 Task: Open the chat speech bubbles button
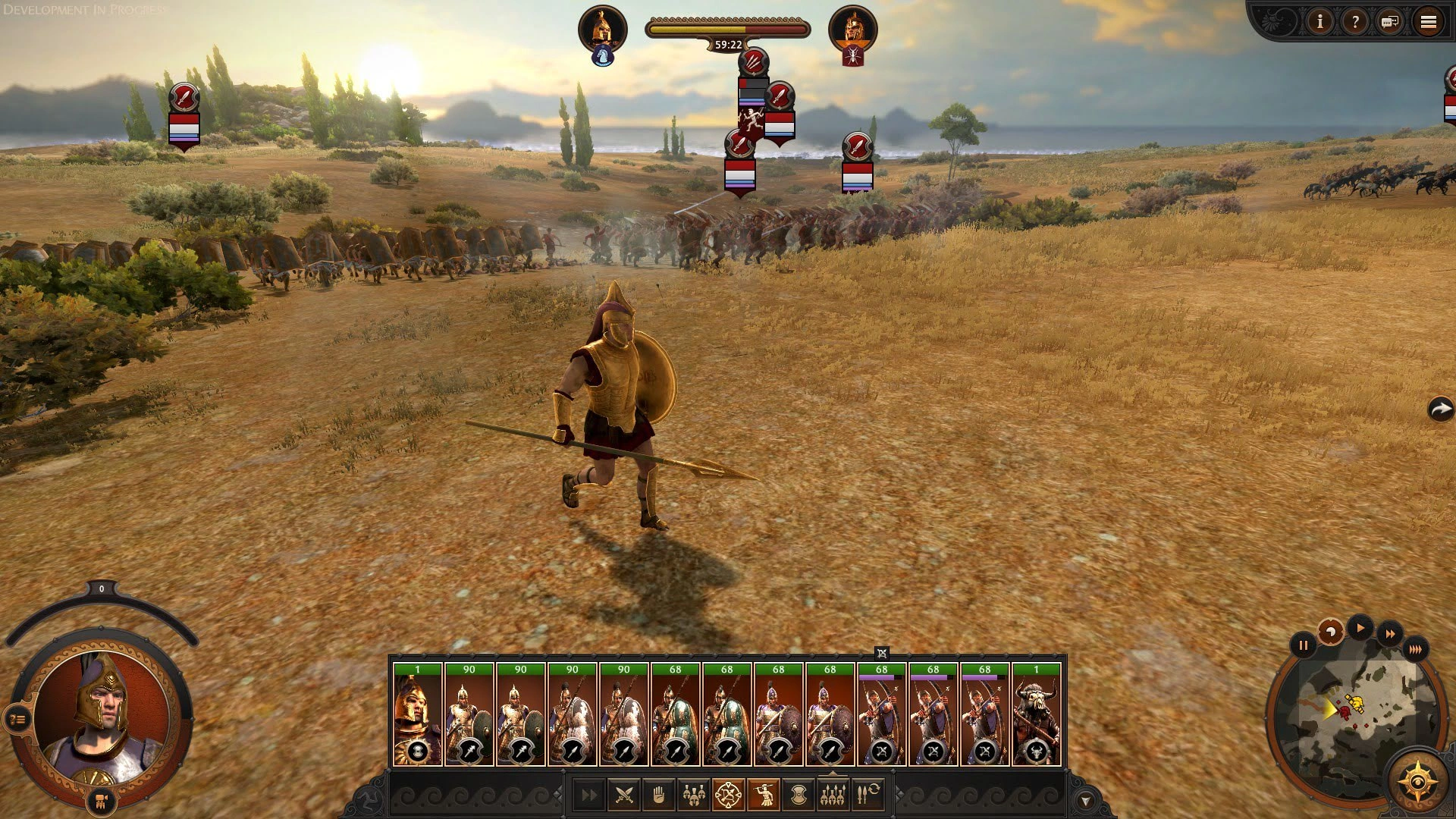point(1390,22)
